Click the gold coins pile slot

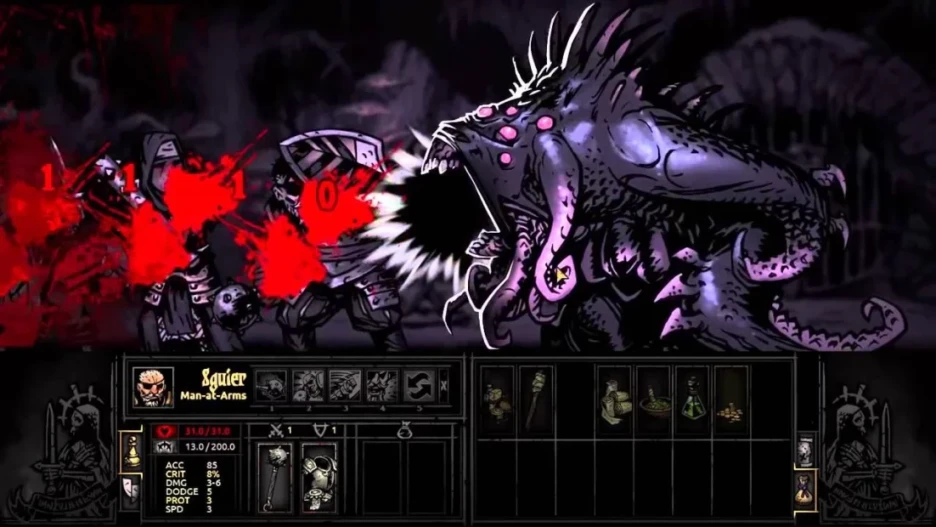coord(731,398)
